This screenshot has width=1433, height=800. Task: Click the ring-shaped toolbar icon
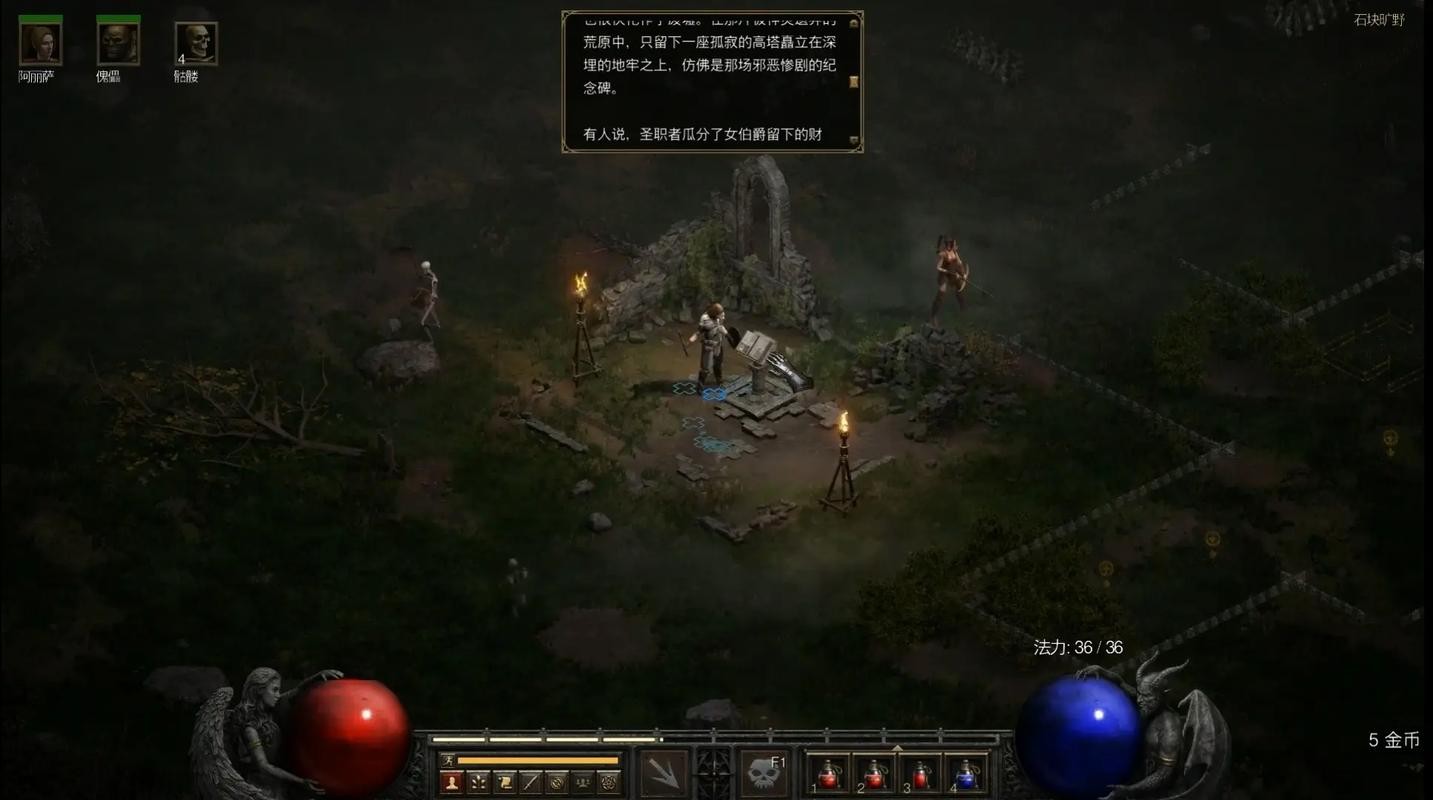pos(558,781)
